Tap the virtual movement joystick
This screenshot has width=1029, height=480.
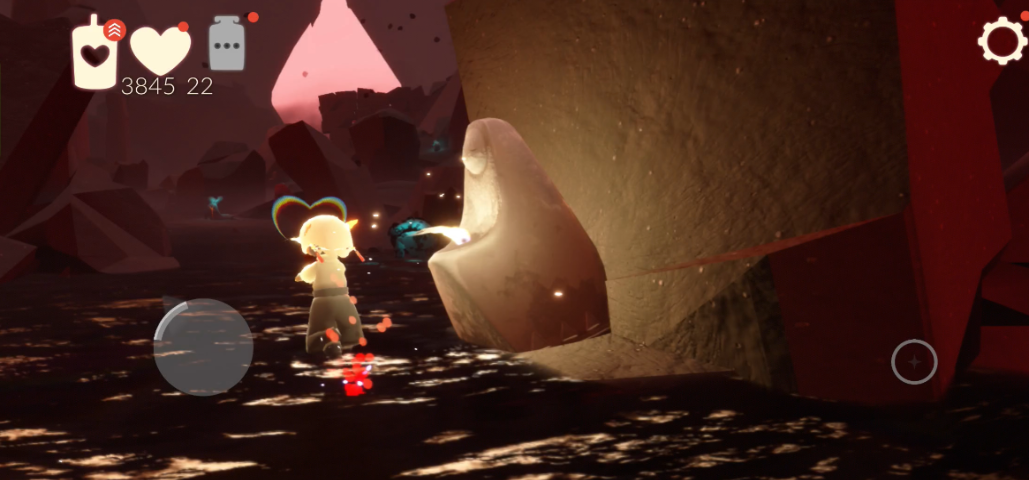coord(203,346)
